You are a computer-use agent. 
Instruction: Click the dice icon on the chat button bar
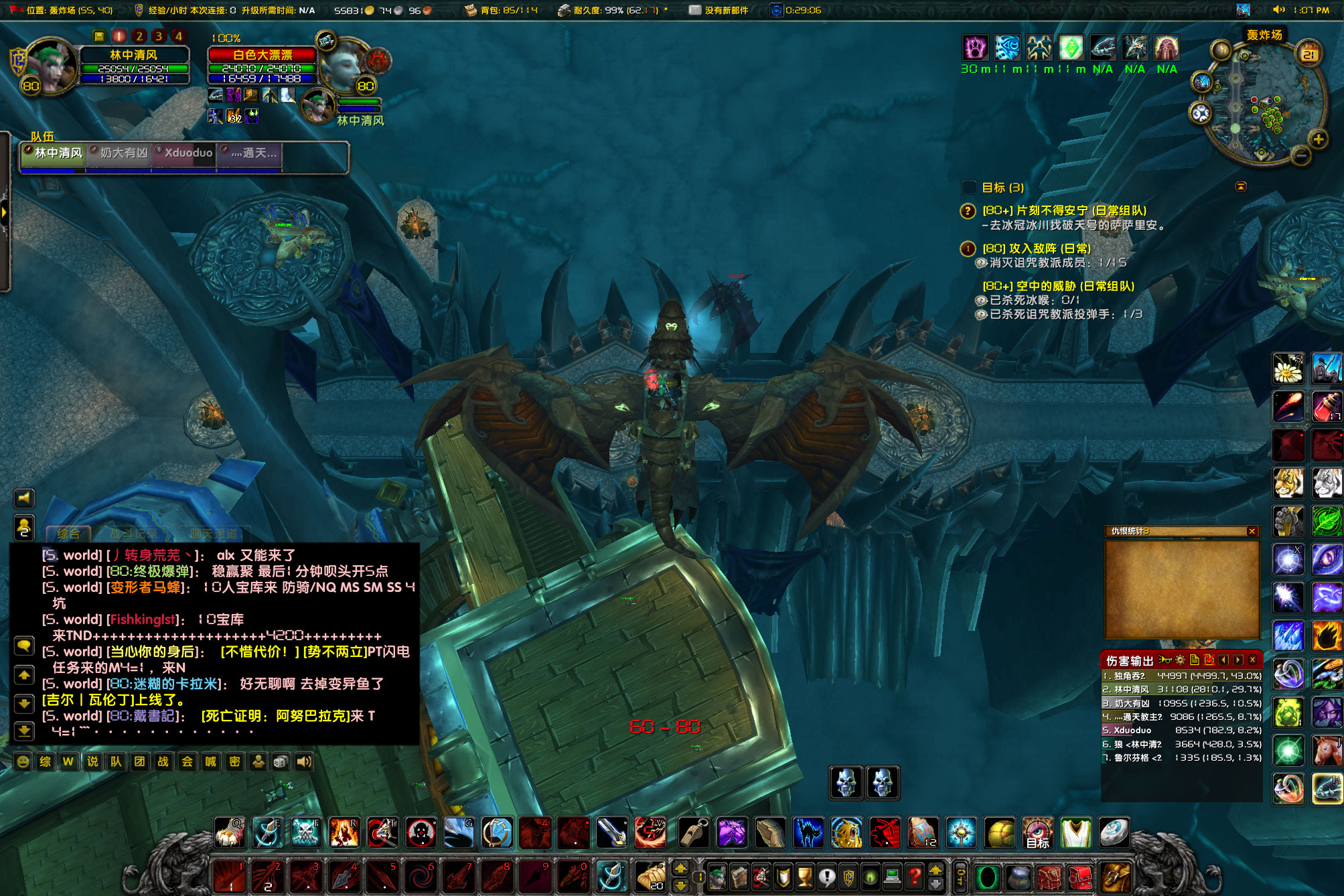click(x=280, y=761)
